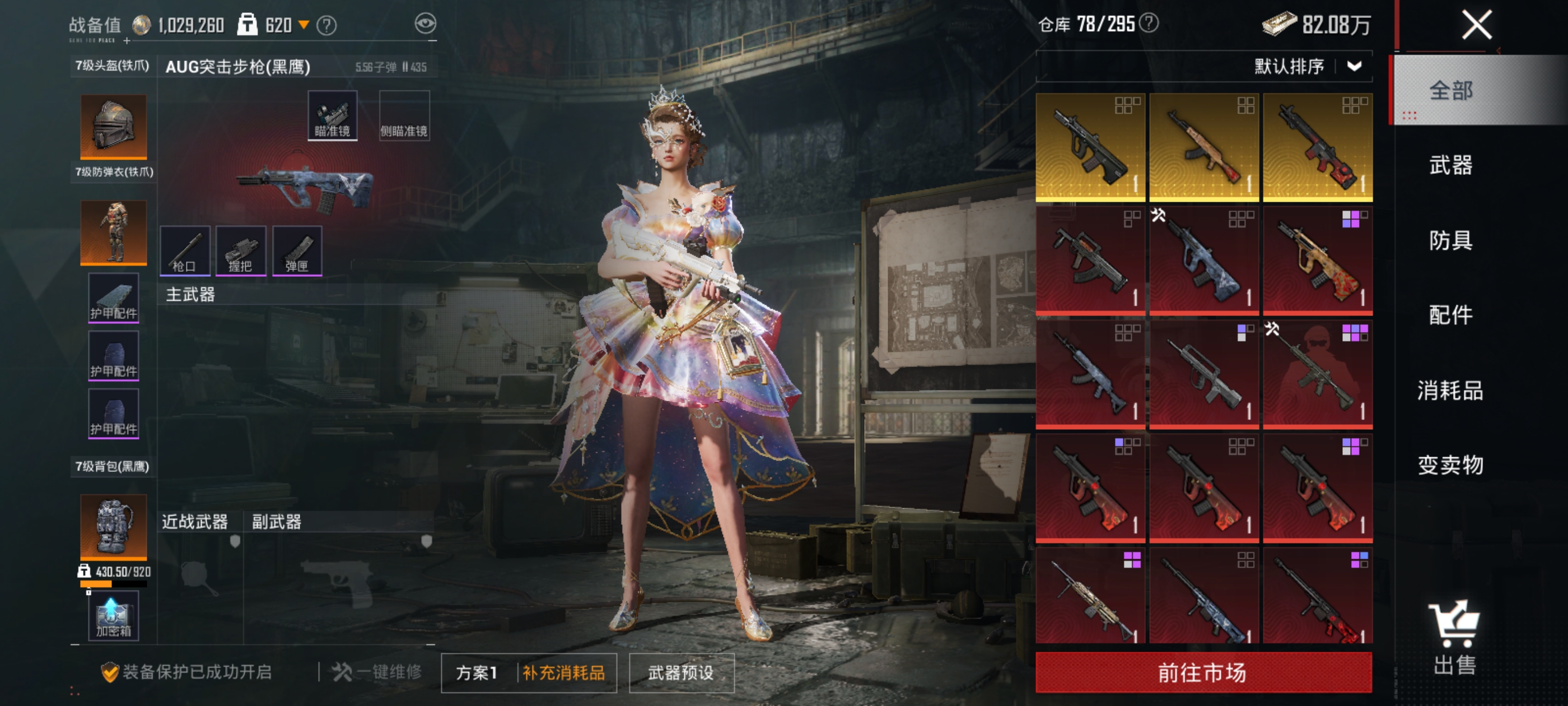Click the 7级背包 backpack slot
1568x706 pixels.
pos(113,526)
